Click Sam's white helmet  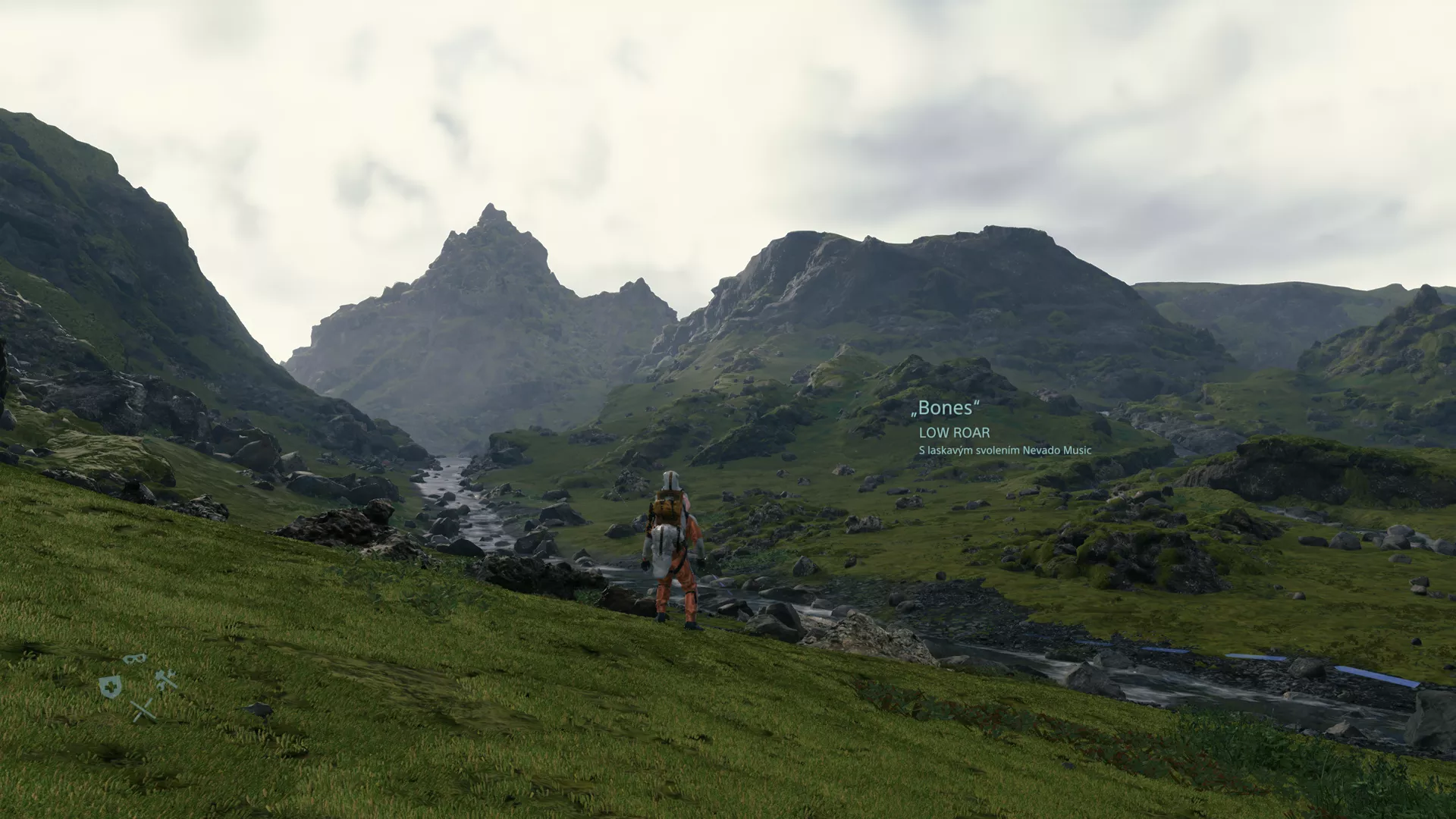670,478
